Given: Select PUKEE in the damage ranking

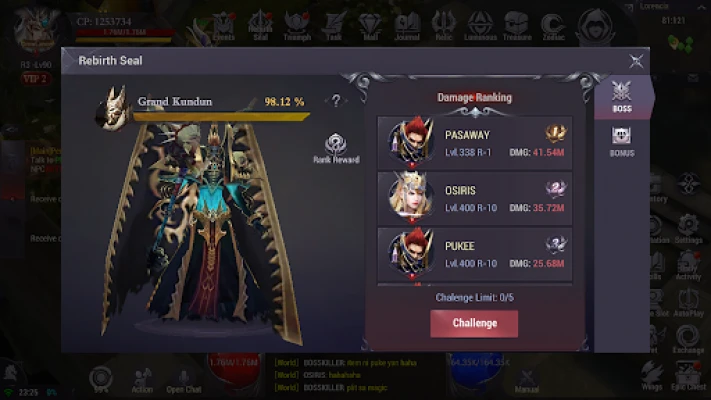Looking at the screenshot, I should [475, 253].
